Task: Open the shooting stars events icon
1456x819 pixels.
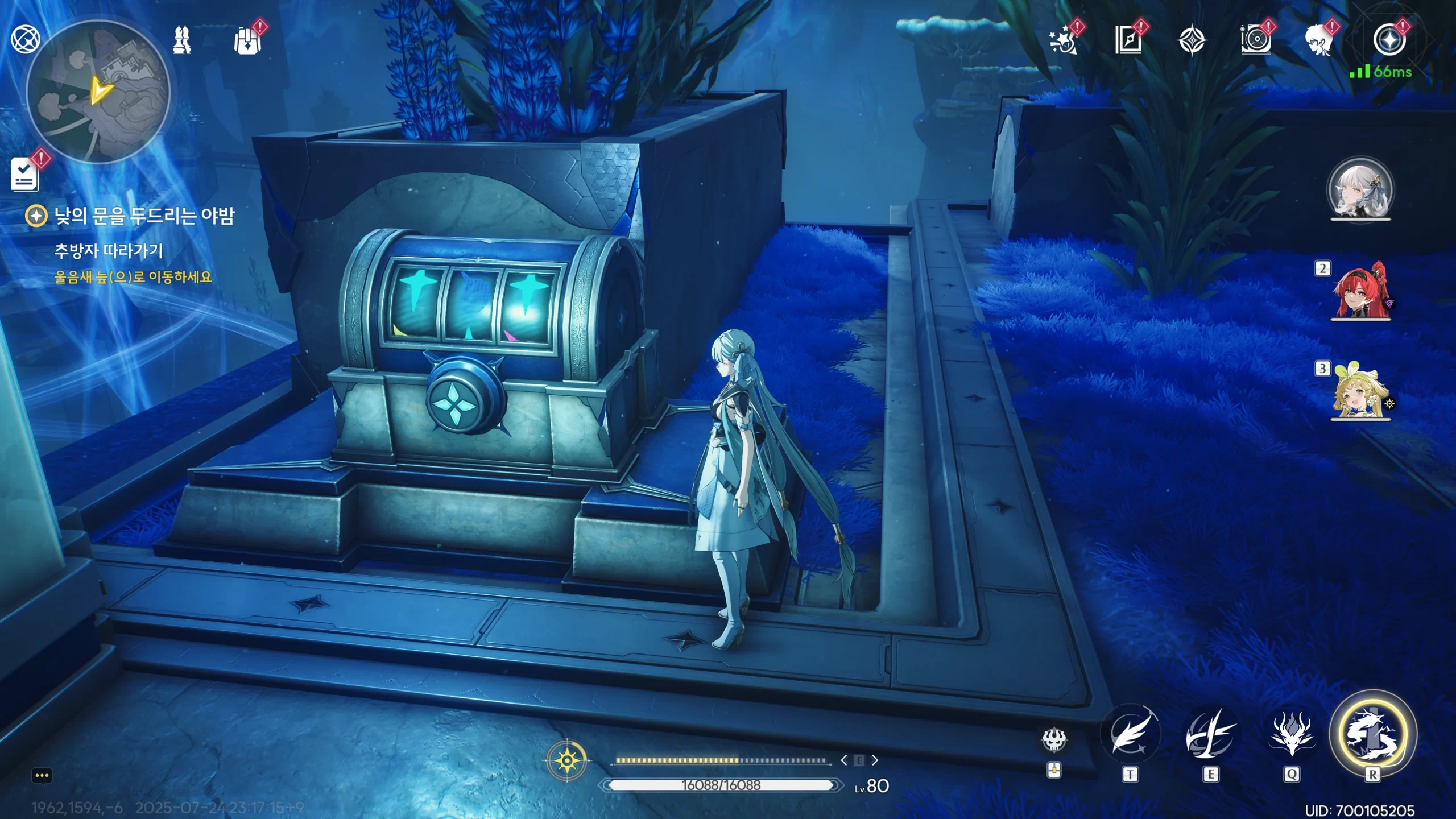Action: point(1064,40)
